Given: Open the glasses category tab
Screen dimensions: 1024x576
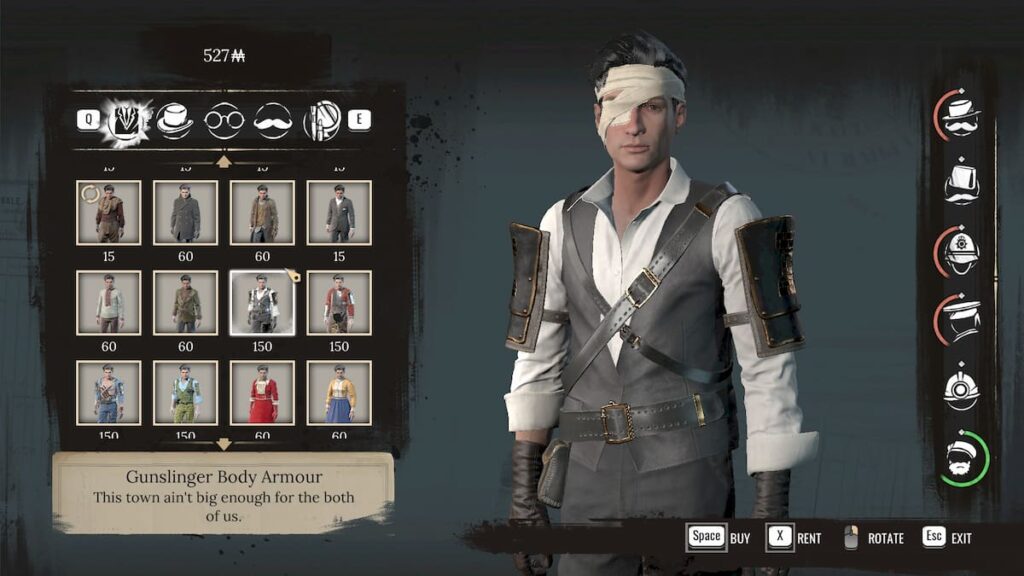Looking at the screenshot, I should point(224,120).
